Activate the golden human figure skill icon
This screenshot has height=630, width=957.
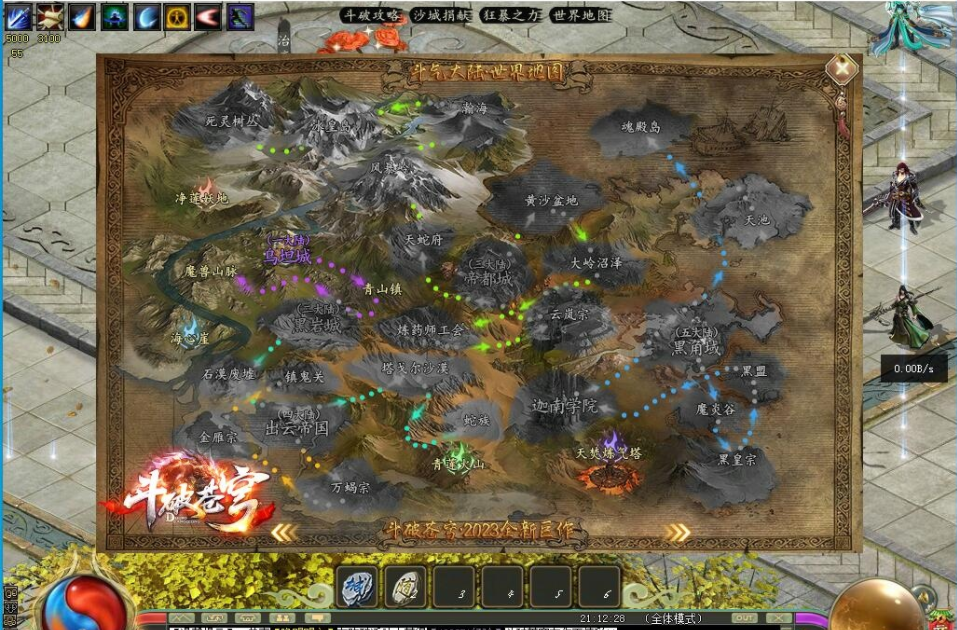(x=177, y=16)
